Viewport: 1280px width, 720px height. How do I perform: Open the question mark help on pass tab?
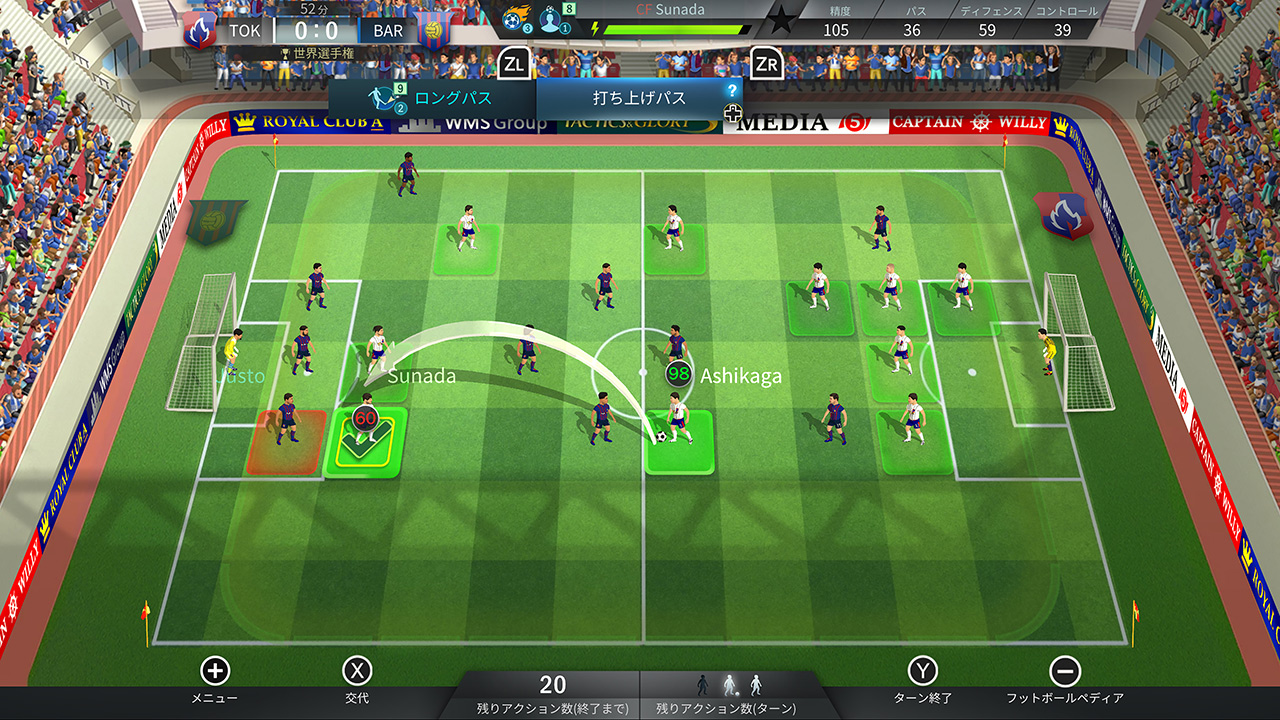click(734, 90)
